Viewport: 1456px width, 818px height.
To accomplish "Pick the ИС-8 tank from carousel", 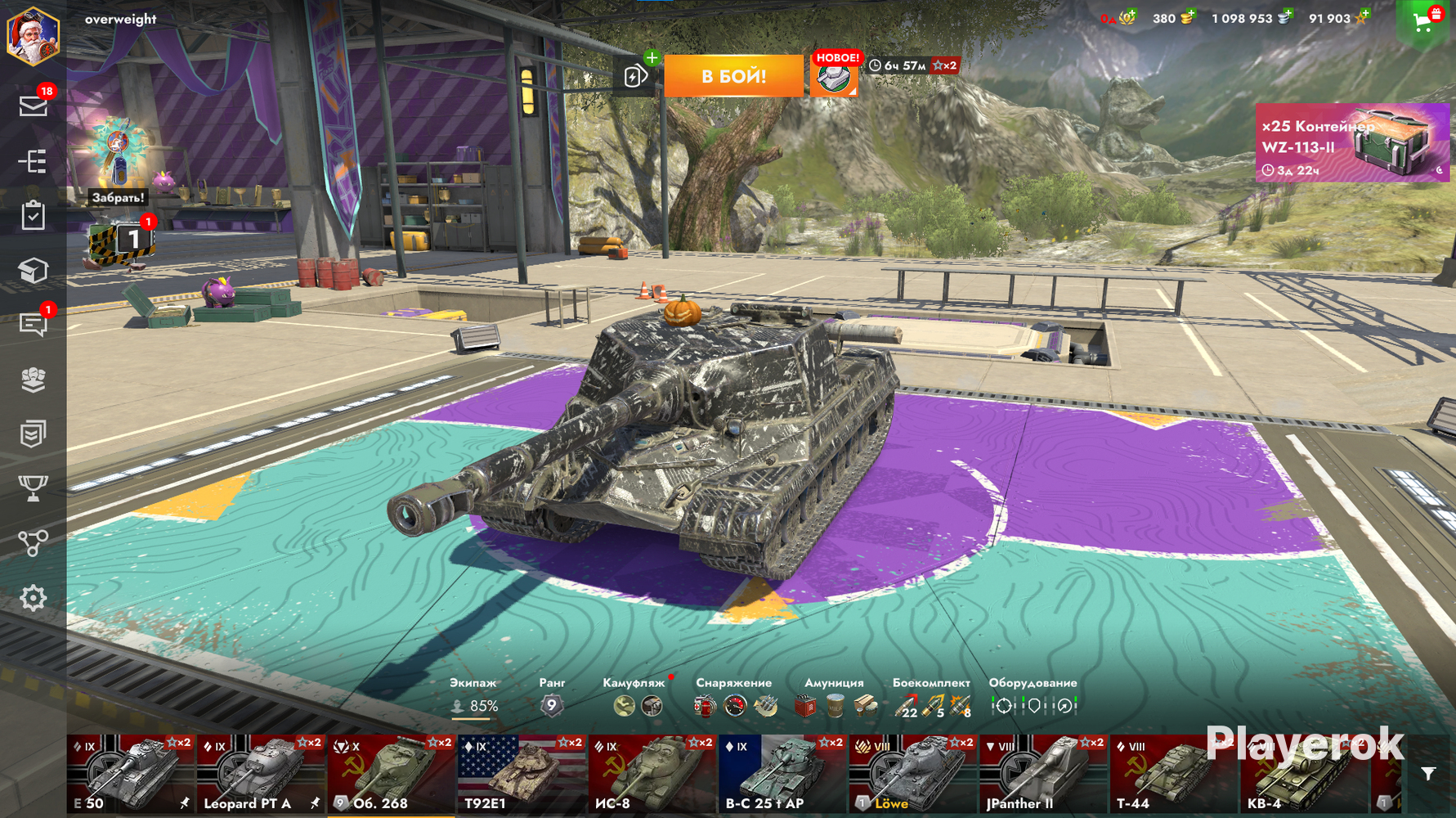I will point(652,774).
